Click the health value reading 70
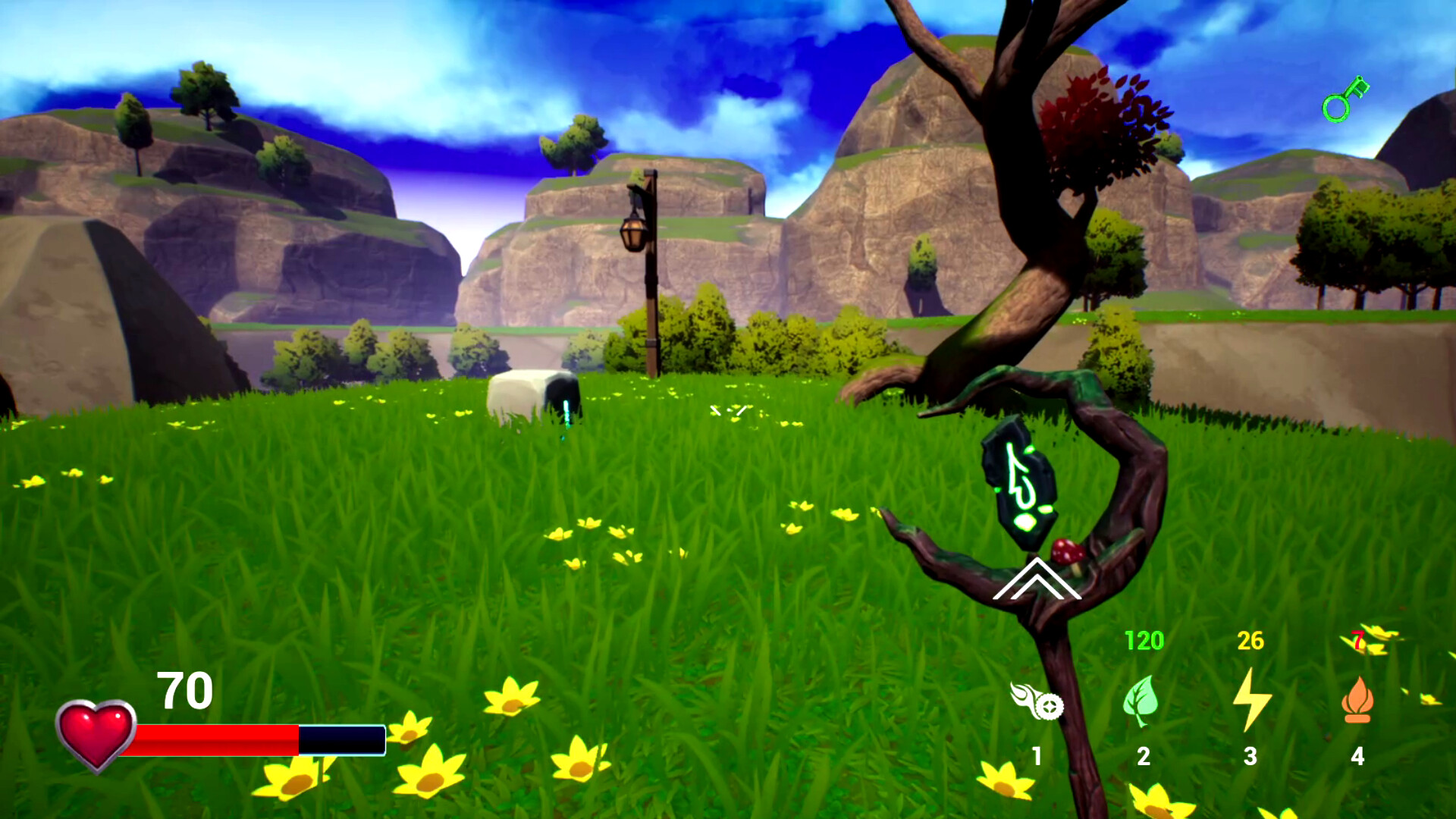1456x819 pixels. click(185, 690)
